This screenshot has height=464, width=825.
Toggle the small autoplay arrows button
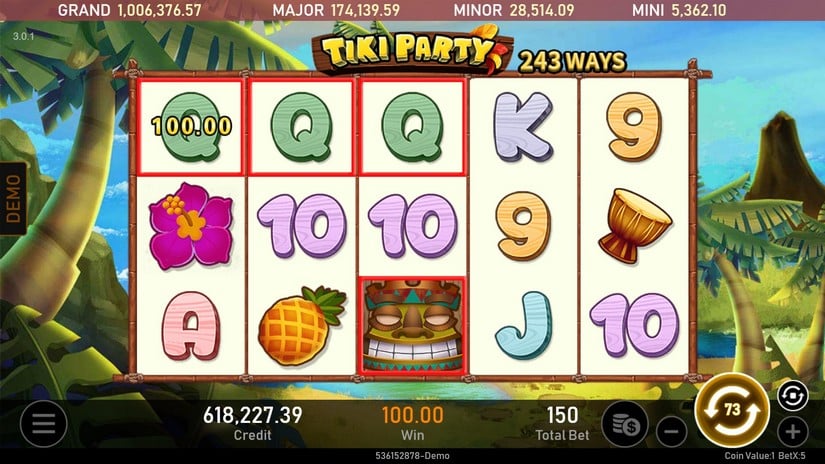coord(791,395)
